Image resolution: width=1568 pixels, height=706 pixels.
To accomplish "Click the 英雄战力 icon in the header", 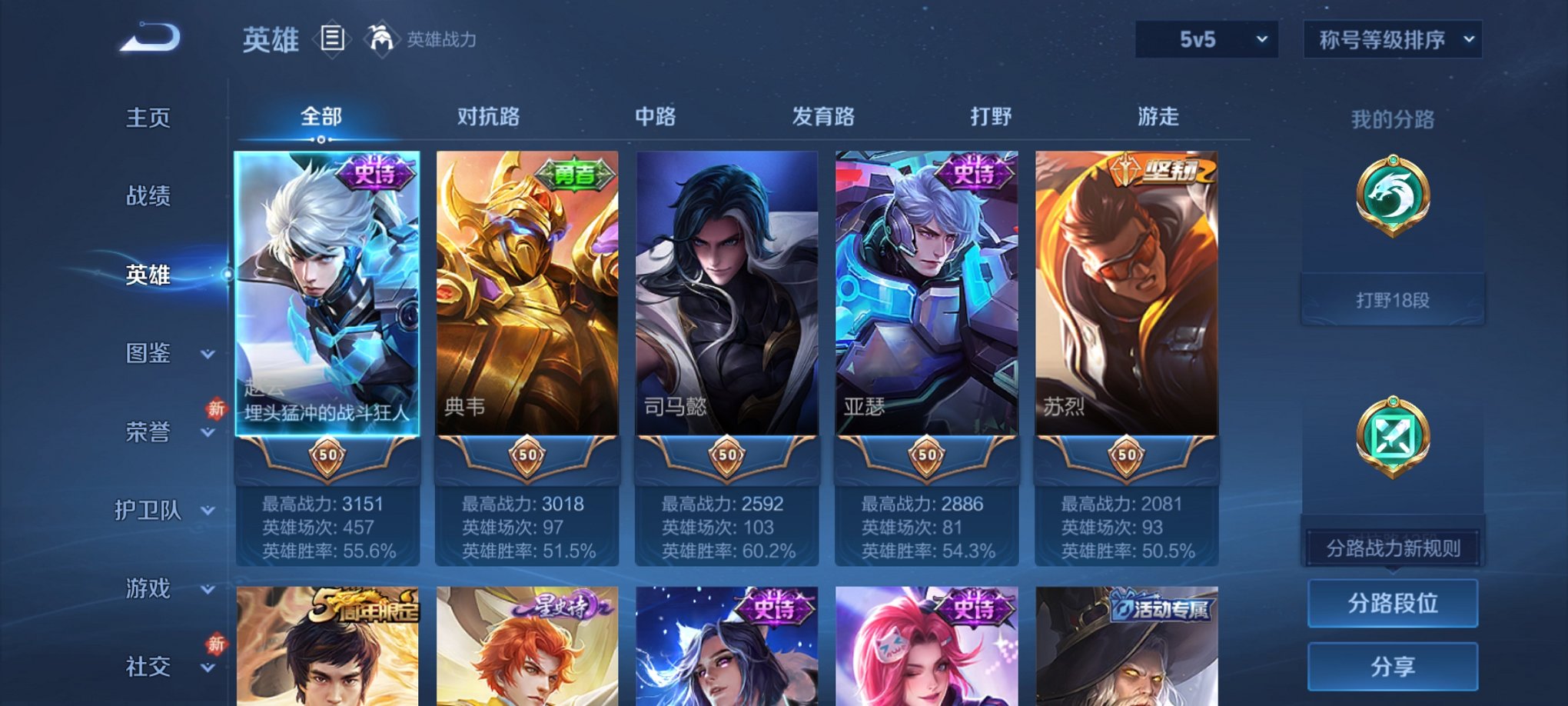I will tap(382, 38).
